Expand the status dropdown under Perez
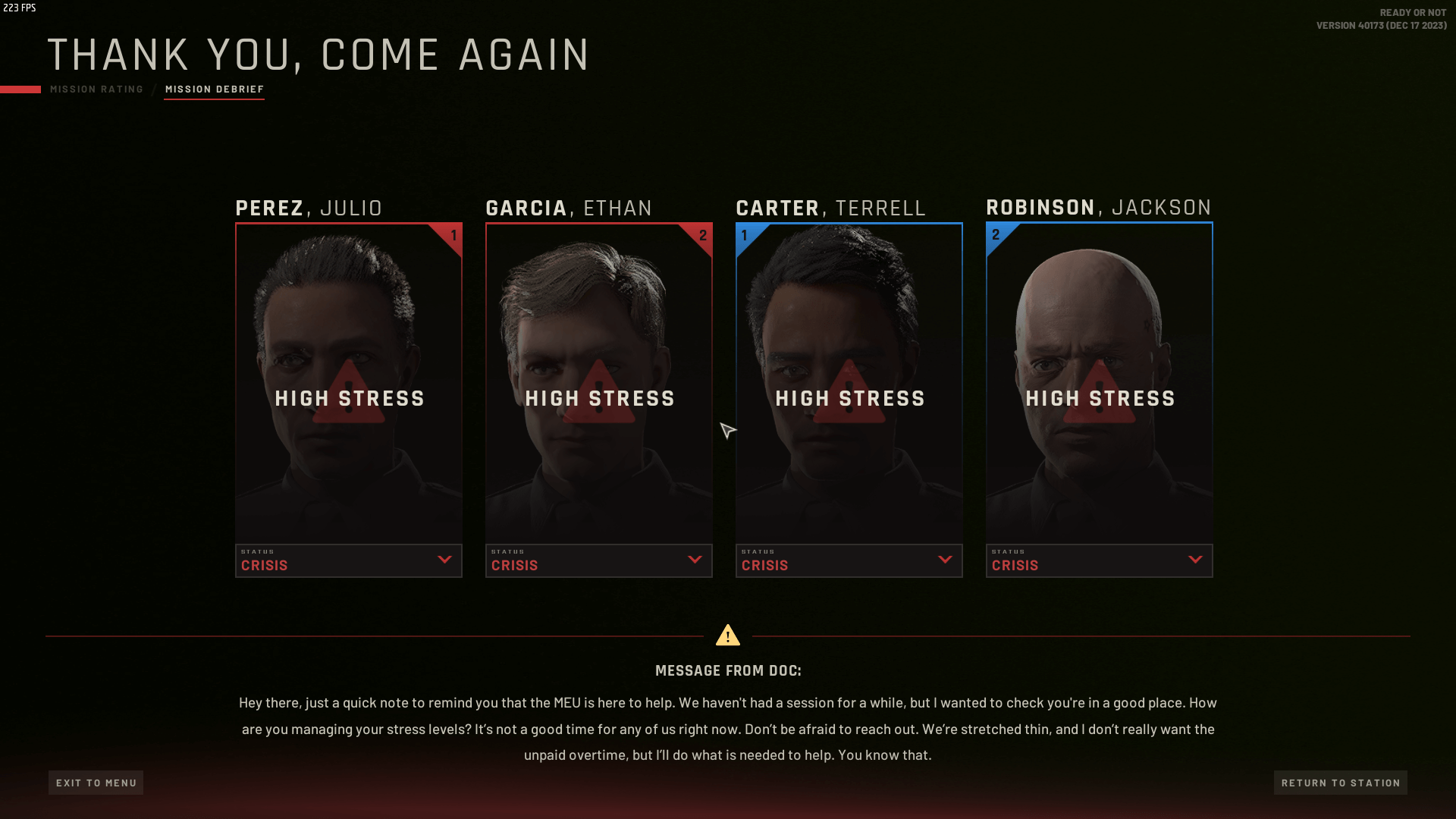The image size is (1456, 819). pyautogui.click(x=349, y=560)
